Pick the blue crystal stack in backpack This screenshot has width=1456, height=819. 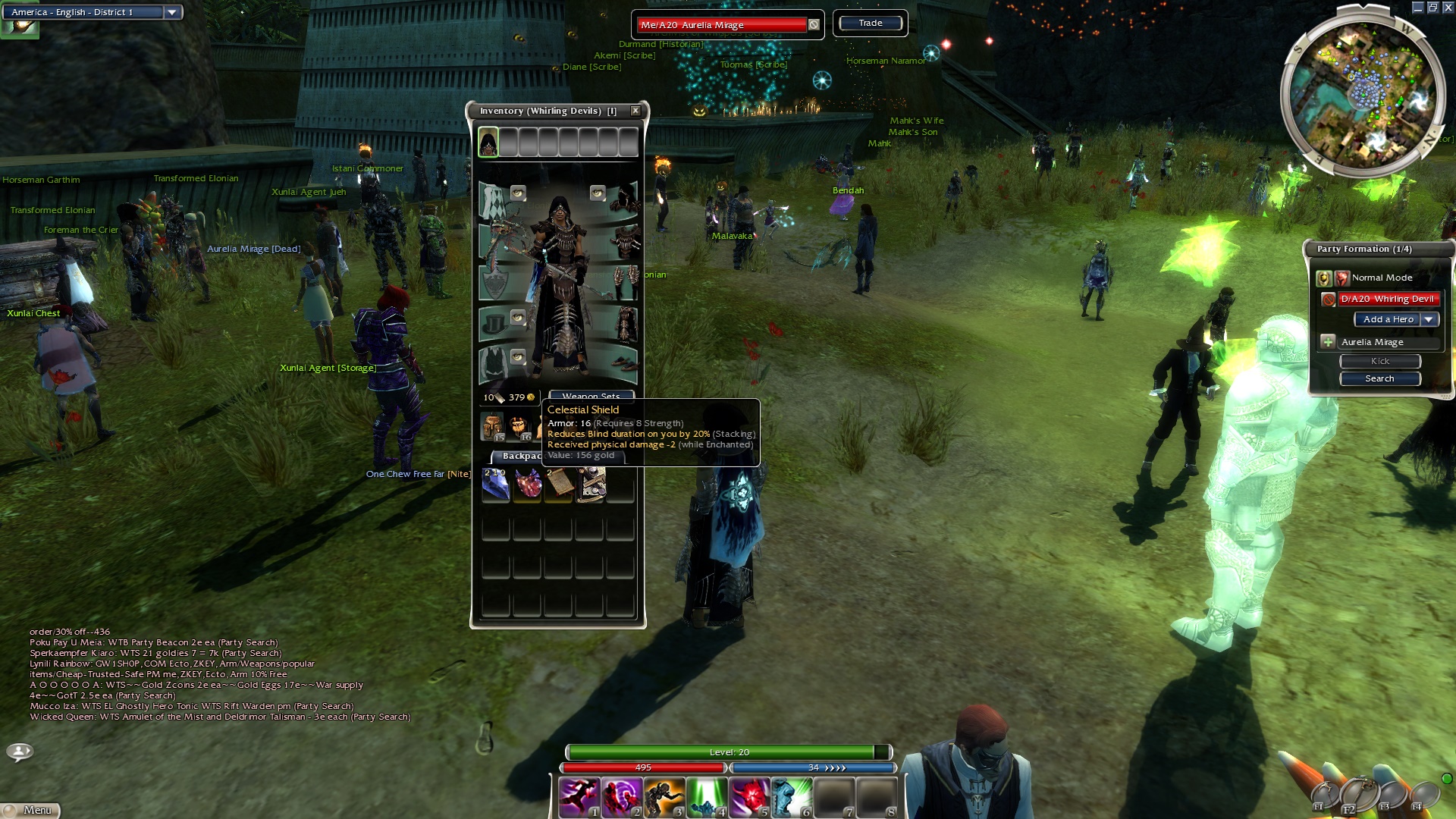click(x=496, y=485)
